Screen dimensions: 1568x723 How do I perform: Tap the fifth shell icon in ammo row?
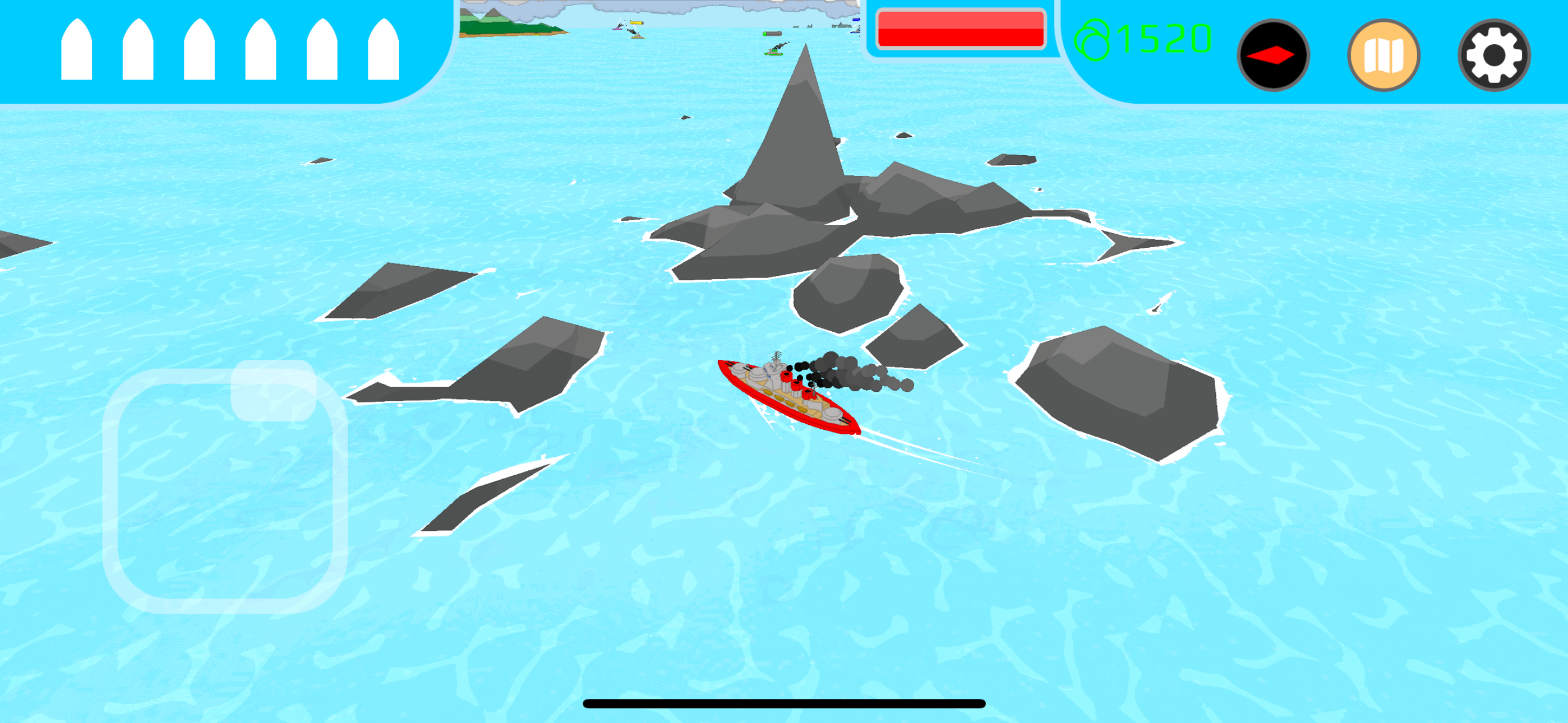323,52
